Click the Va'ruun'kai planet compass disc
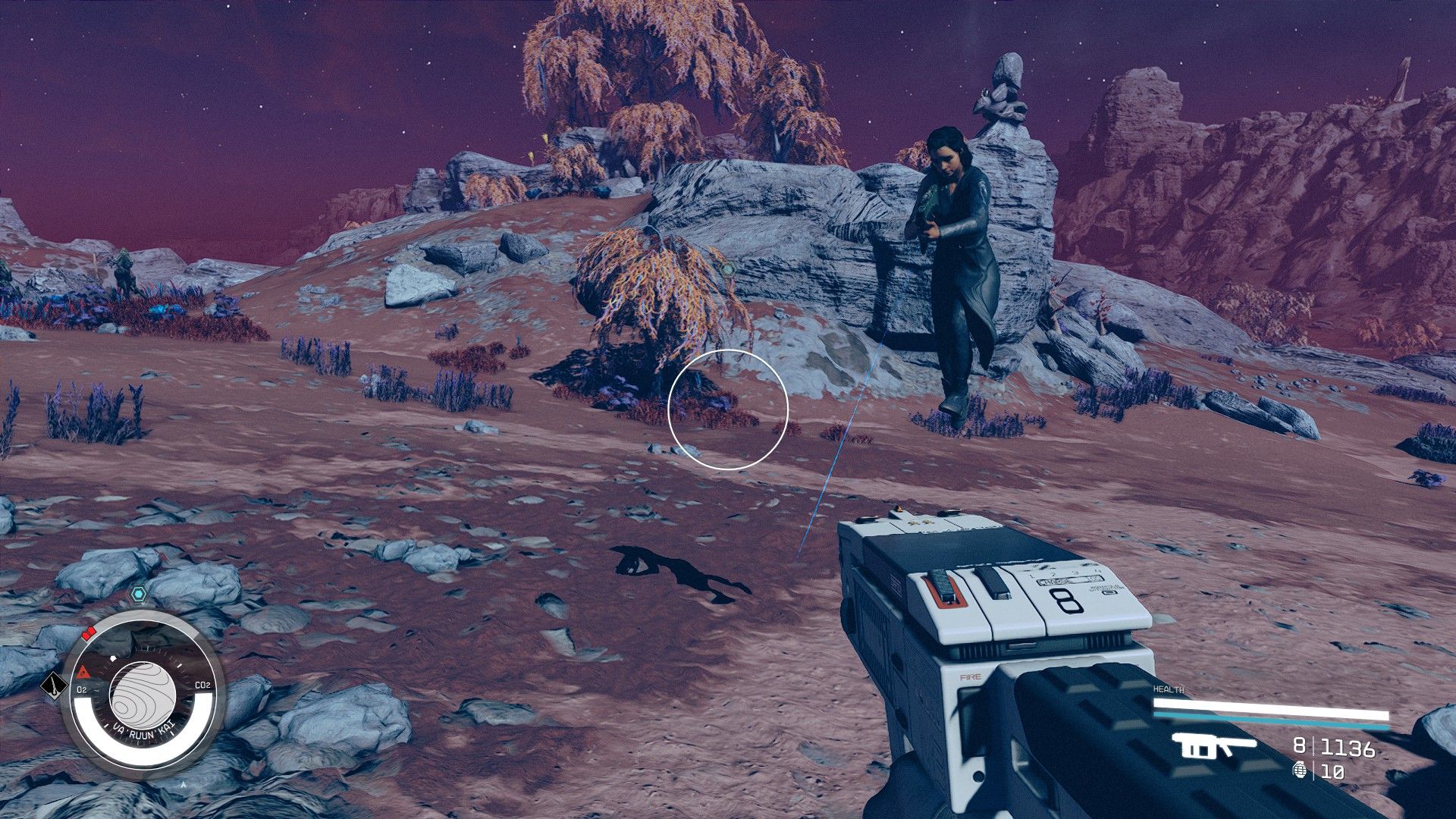Screen dimensions: 1456x819 tap(143, 694)
